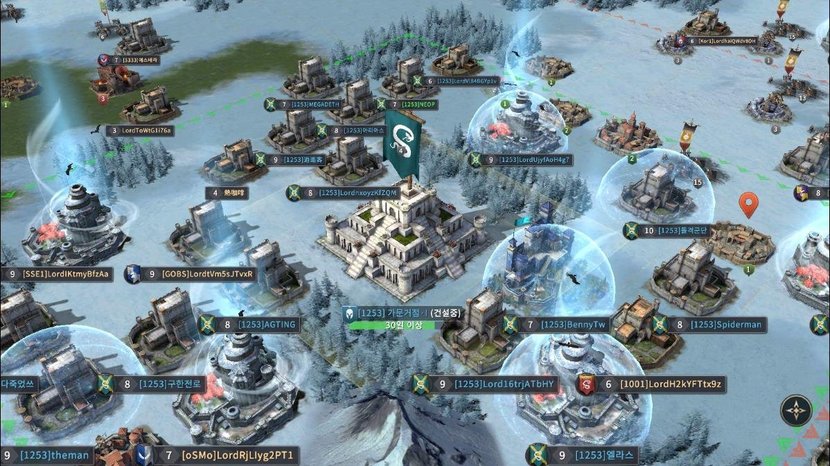
Task: Select the LordToWtG3i76a city label
Action: (146, 130)
